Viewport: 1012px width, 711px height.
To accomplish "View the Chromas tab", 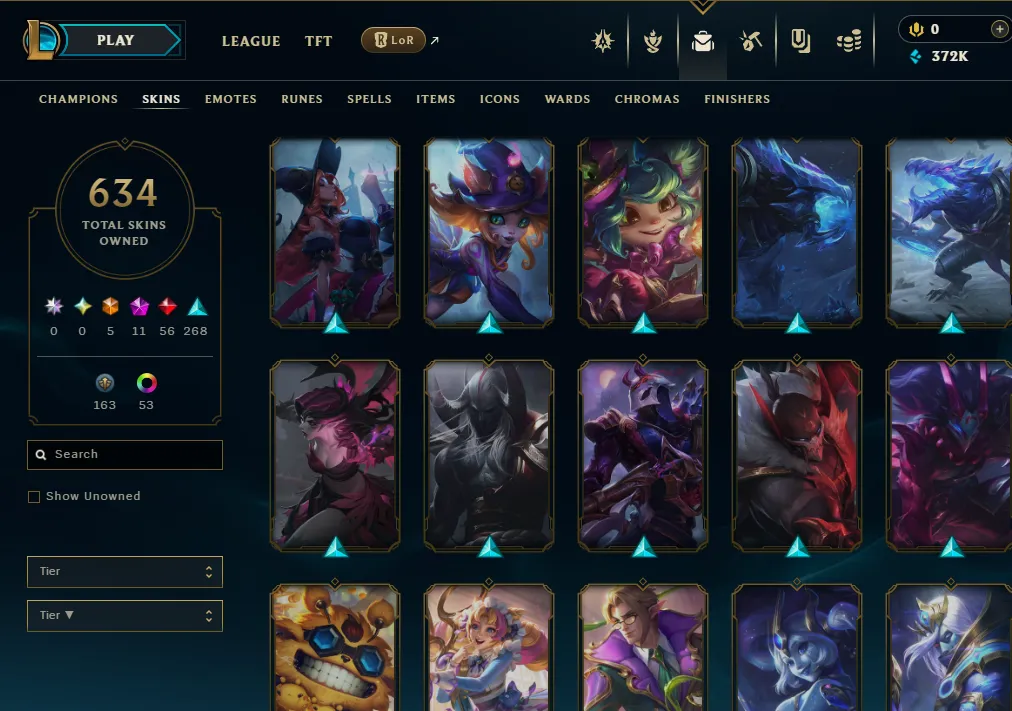I will 647,99.
